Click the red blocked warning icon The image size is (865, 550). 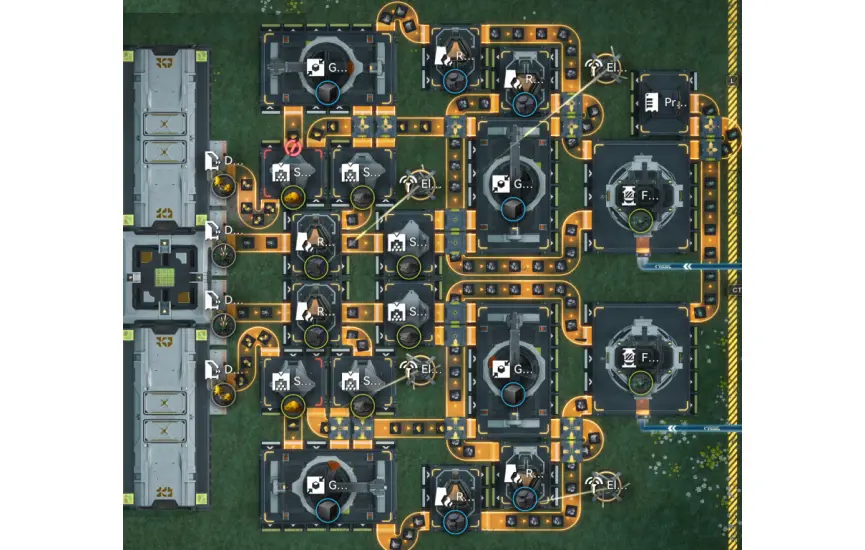293,147
